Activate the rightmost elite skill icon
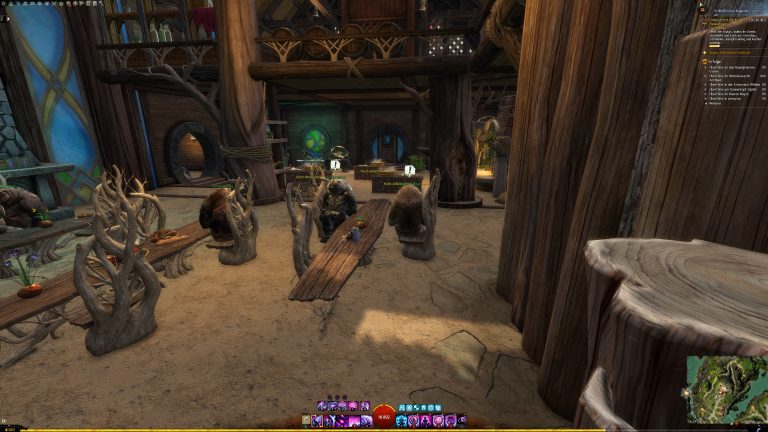768x432 pixels. [462, 421]
